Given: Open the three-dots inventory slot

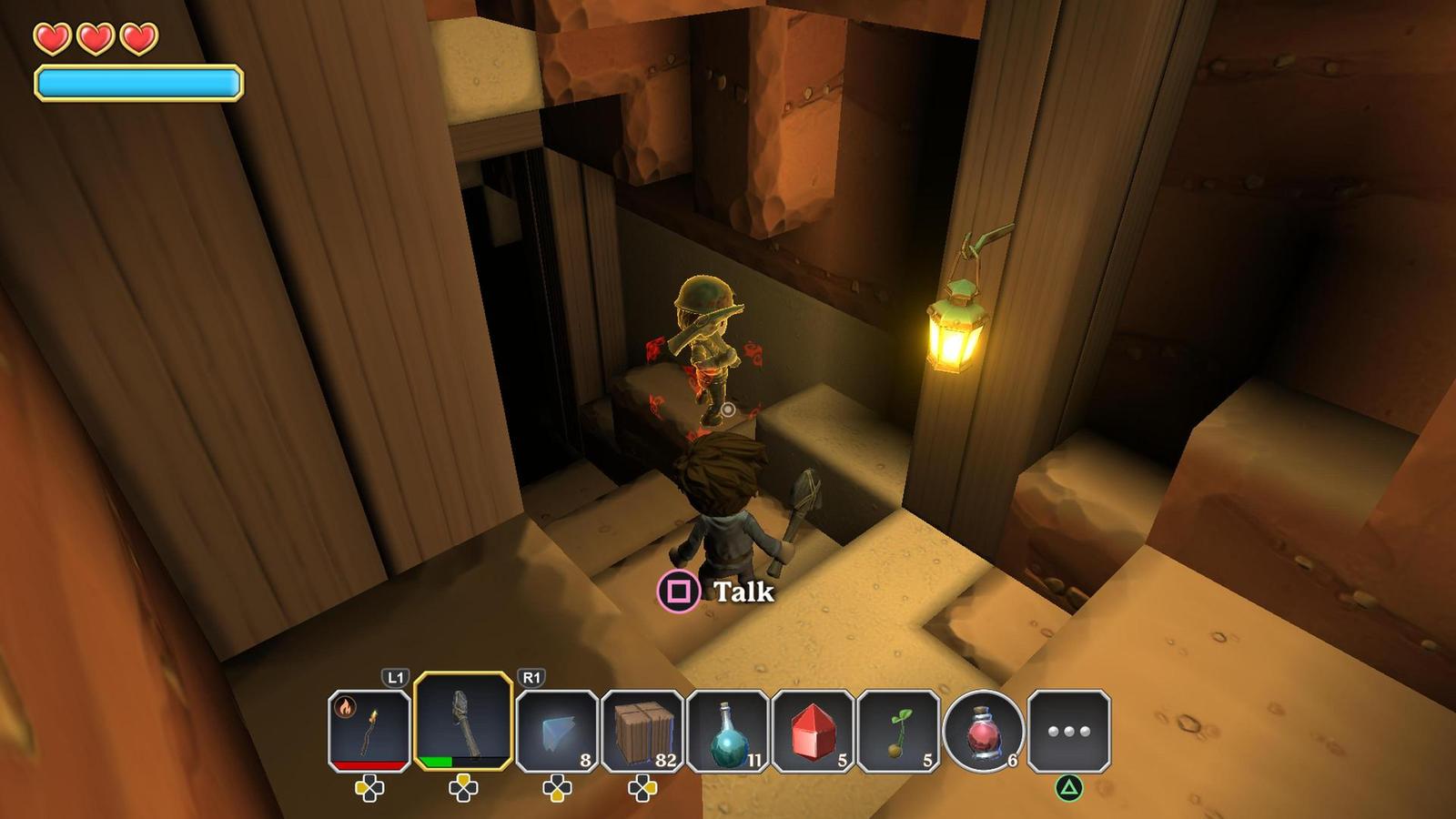Looking at the screenshot, I should tap(1068, 731).
